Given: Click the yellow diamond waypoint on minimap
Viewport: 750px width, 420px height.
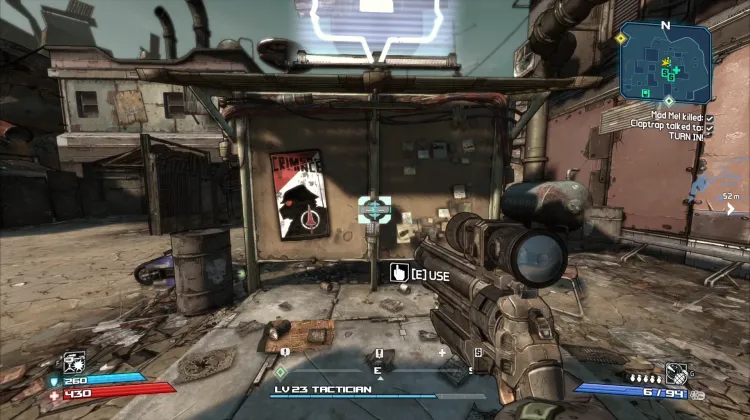Looking at the screenshot, I should point(620,38).
